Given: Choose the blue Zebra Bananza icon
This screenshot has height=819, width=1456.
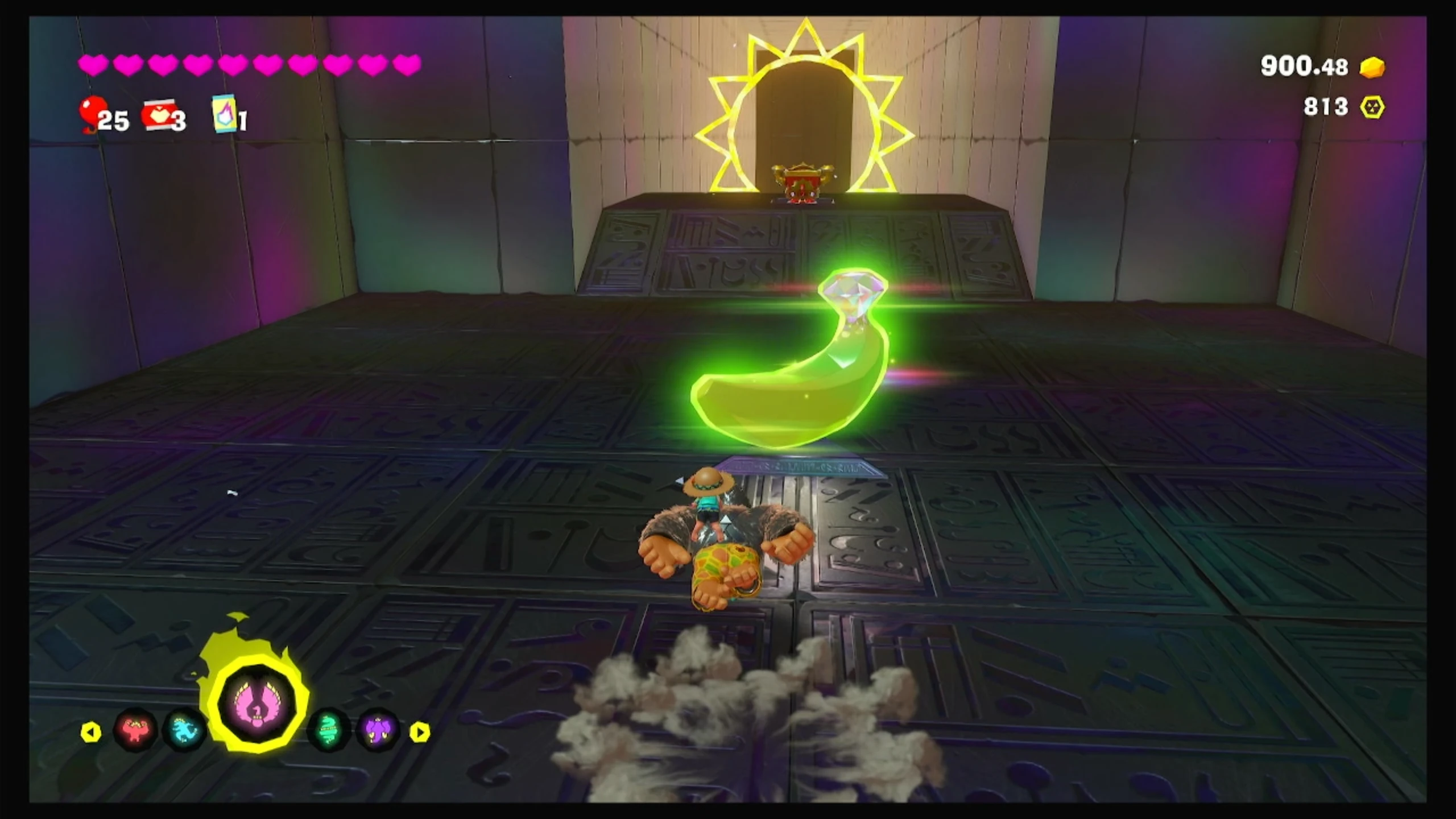Looking at the screenshot, I should (x=185, y=730).
